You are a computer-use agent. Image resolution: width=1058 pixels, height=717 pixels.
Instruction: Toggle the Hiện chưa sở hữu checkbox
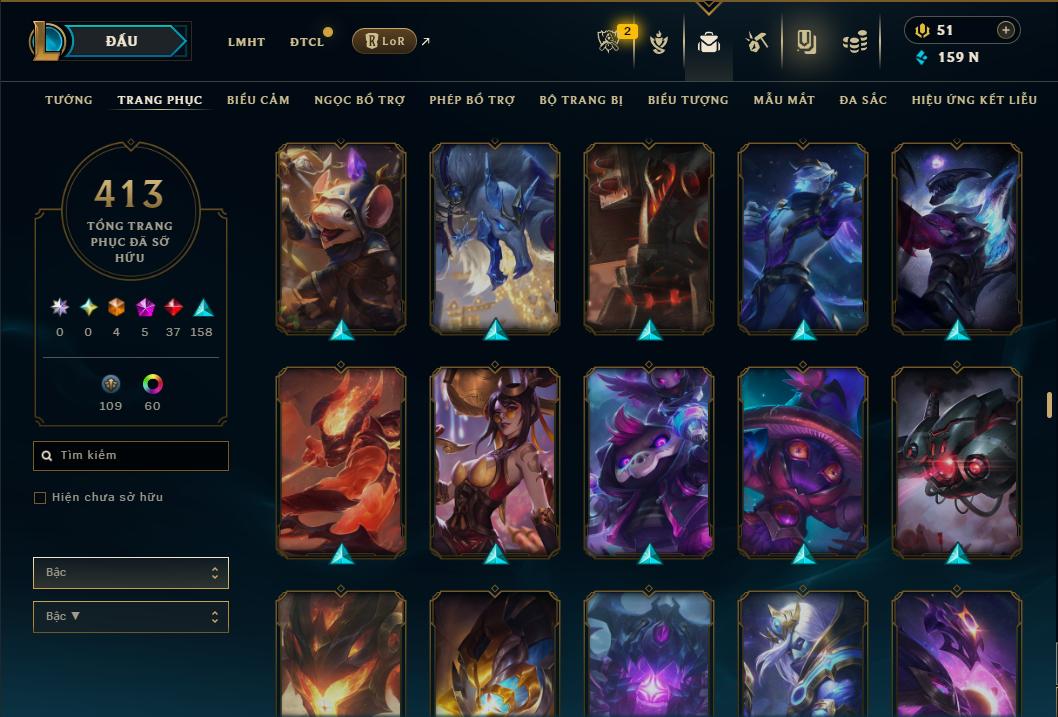pyautogui.click(x=40, y=498)
